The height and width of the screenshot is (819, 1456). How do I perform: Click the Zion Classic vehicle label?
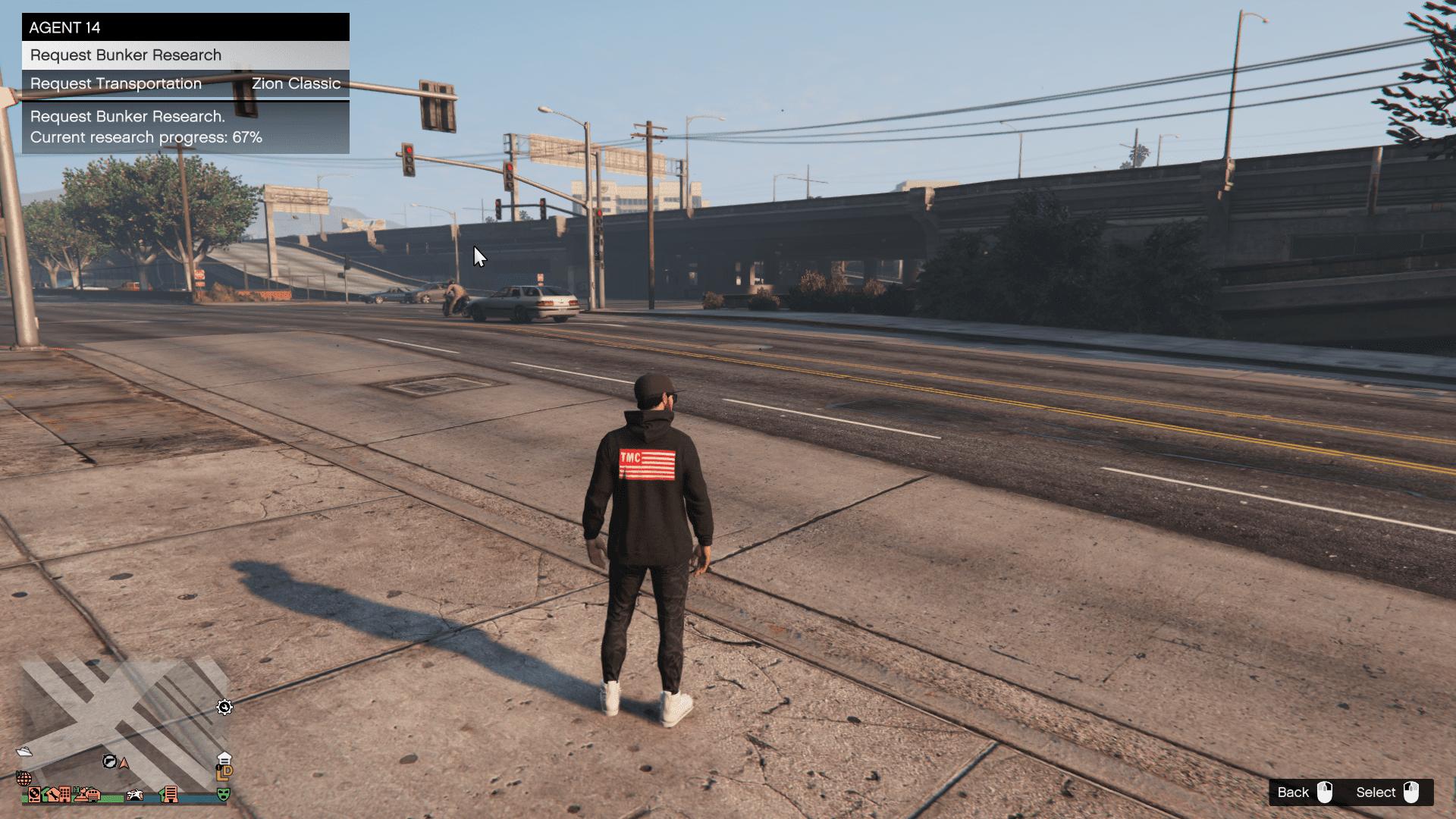click(297, 83)
